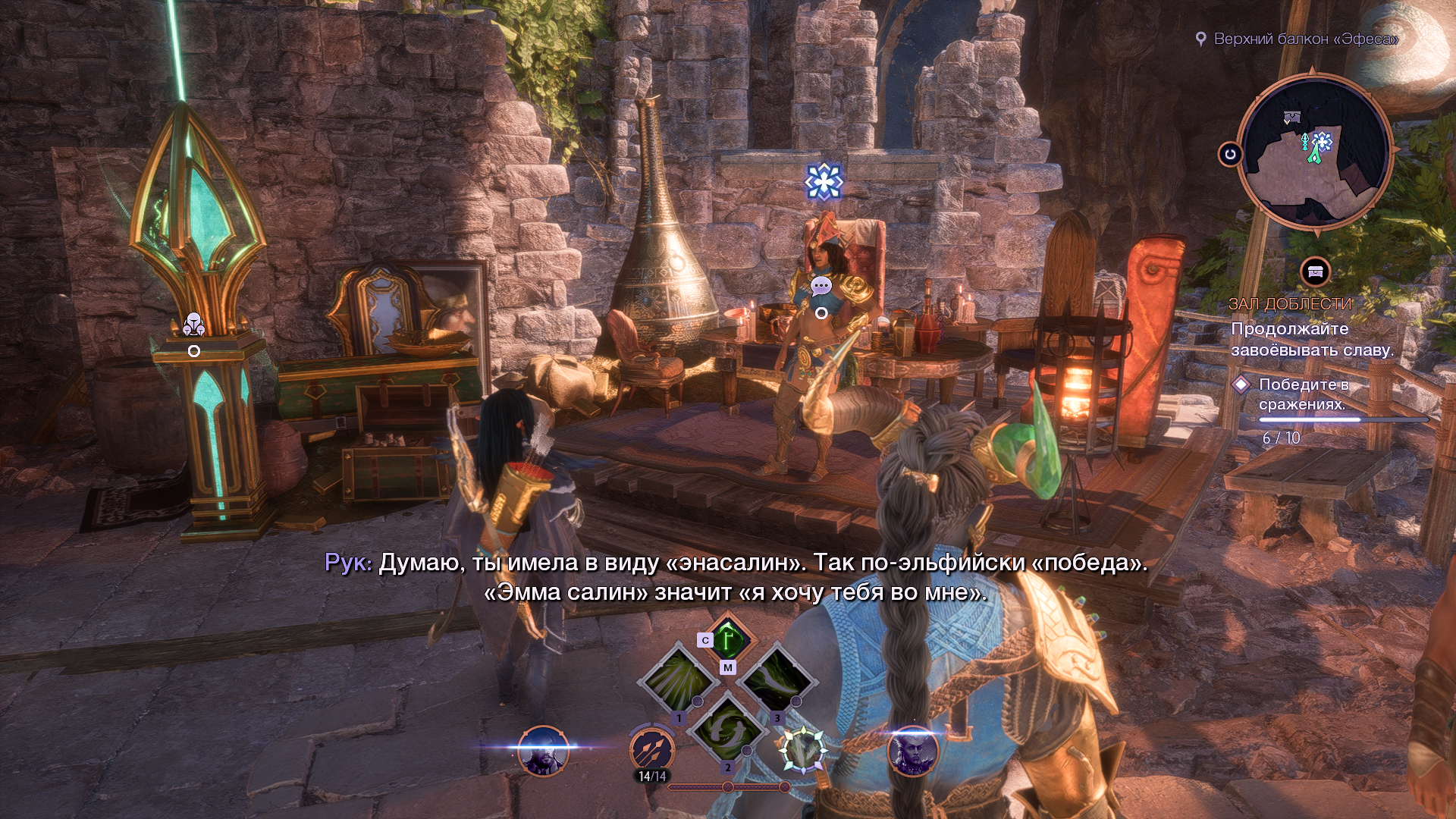1456x819 pixels.
Task: Click the upgrade marker beside the teal lantern
Action: pos(194,325)
